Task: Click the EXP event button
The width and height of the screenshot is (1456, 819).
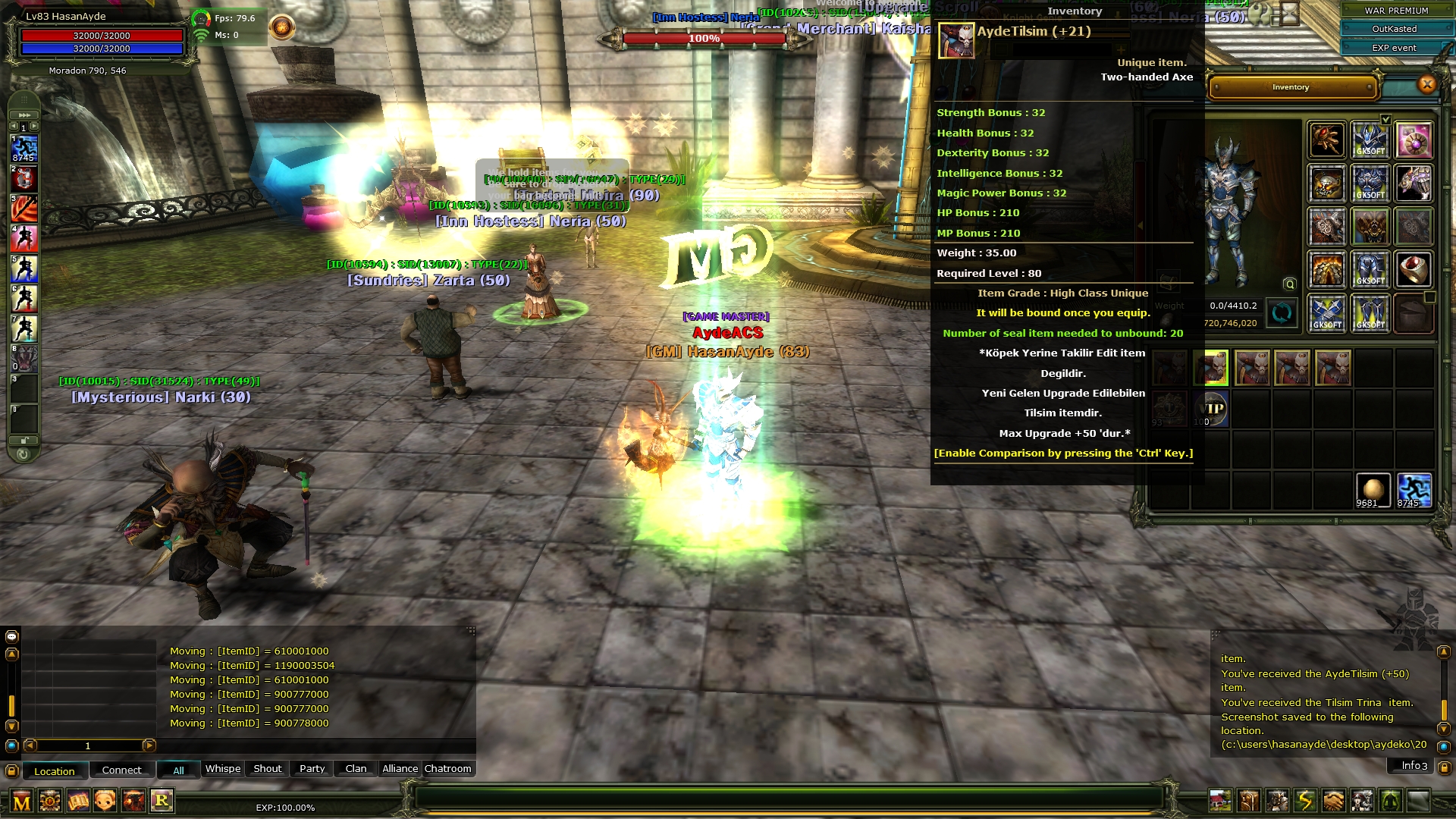Action: click(1394, 48)
